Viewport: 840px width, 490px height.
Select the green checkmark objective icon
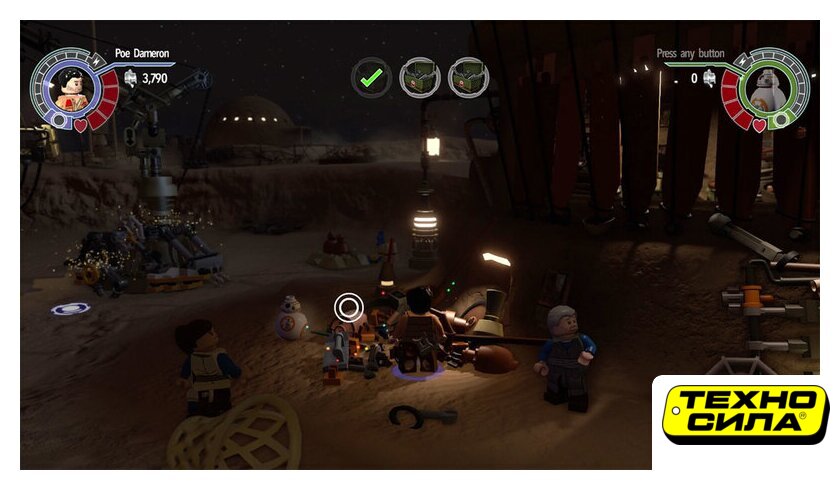[x=372, y=76]
